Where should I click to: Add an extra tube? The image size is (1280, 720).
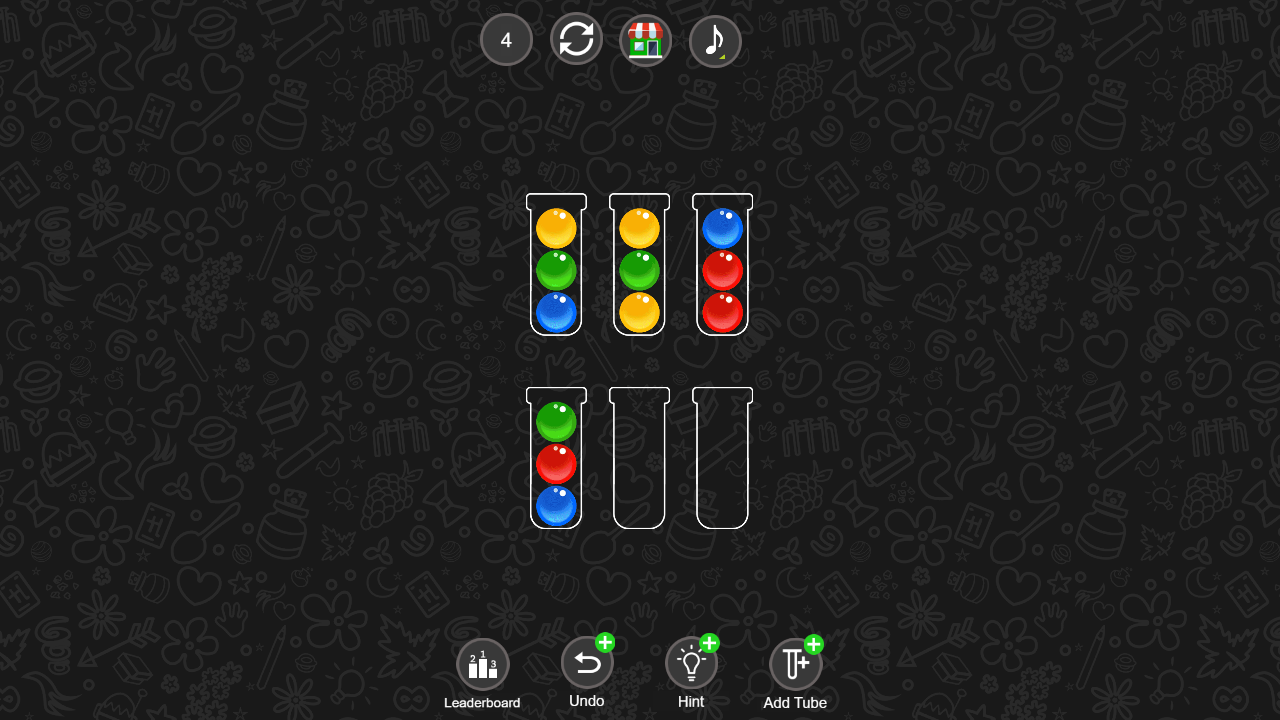795,663
